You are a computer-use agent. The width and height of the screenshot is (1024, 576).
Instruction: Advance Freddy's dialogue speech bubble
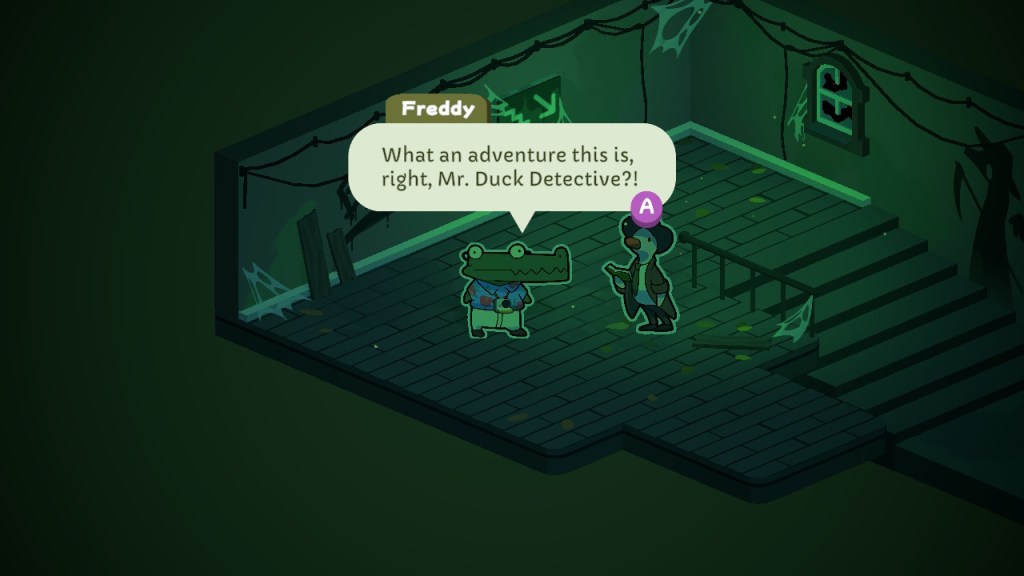pos(647,207)
